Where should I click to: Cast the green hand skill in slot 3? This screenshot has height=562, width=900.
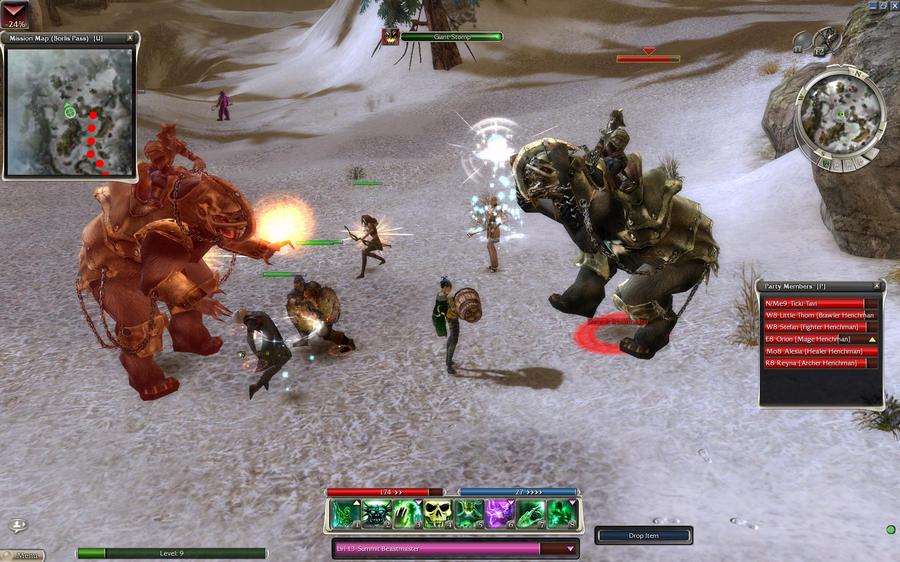[x=408, y=514]
